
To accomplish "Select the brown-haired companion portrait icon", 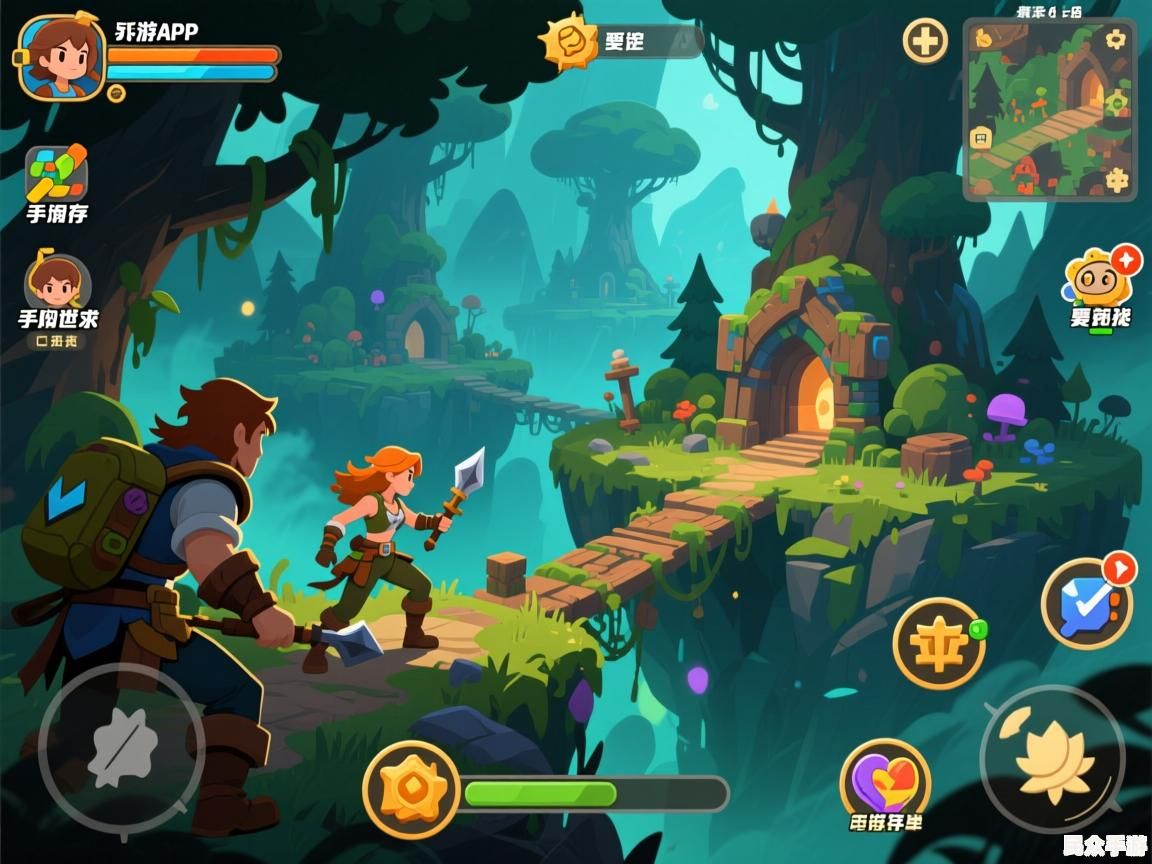I will 56,281.
